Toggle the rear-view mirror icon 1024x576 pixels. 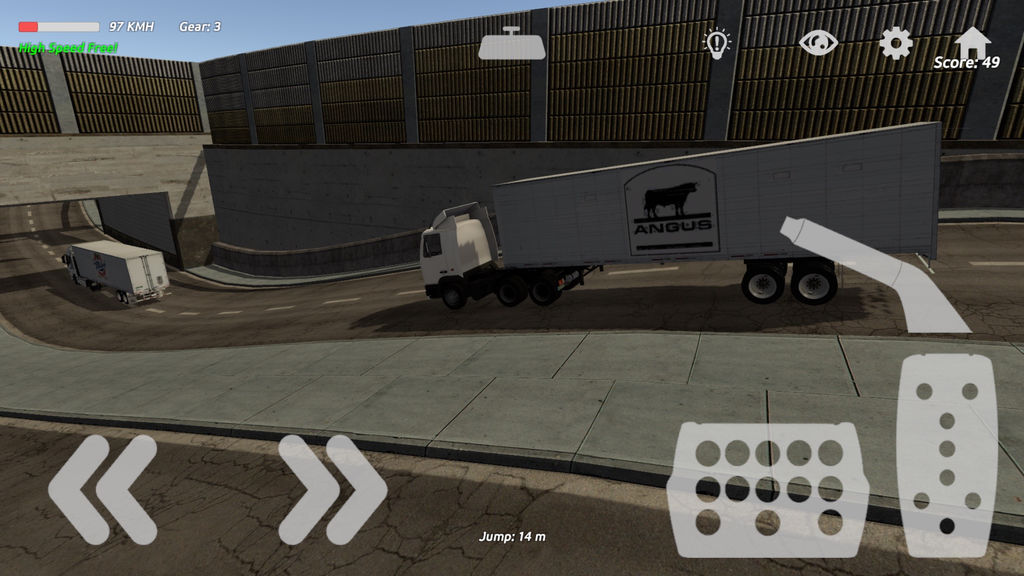(512, 44)
